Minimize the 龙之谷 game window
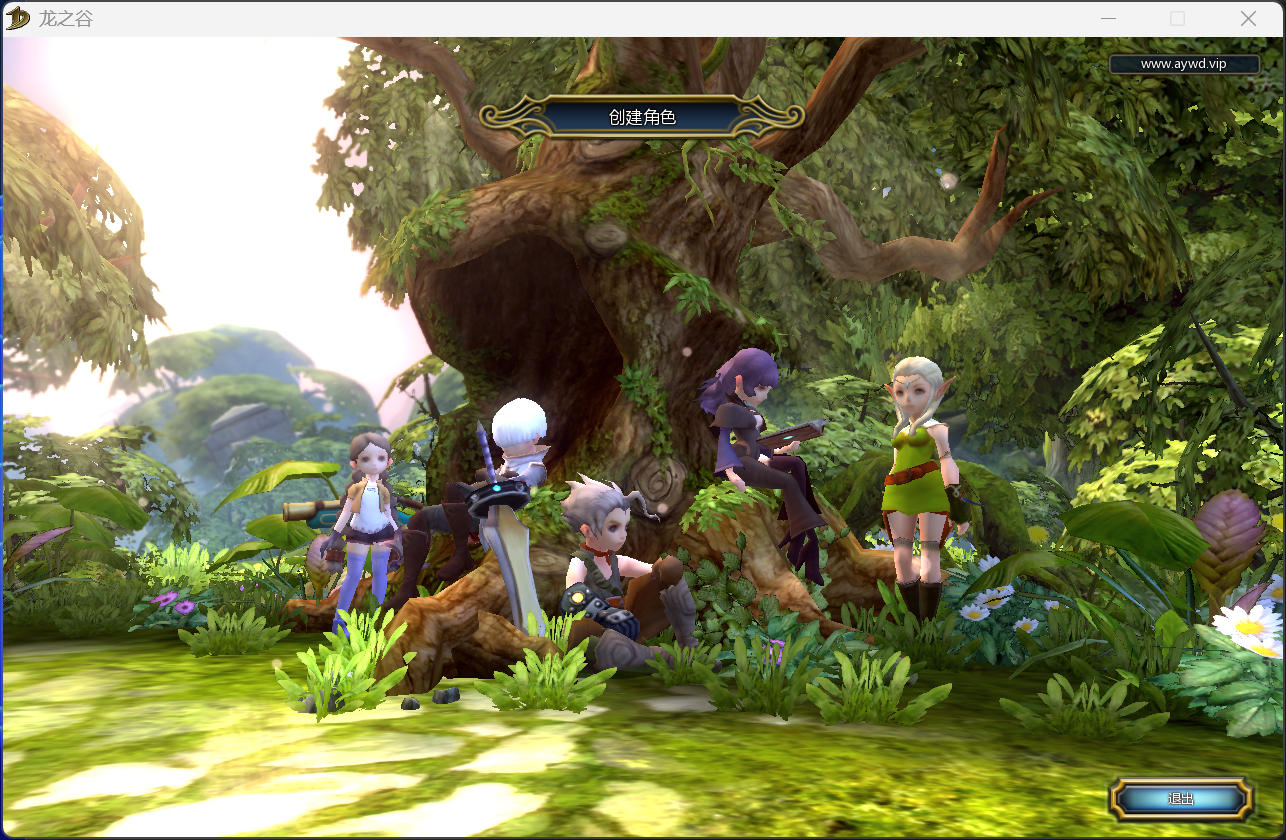The image size is (1286, 840). (1108, 18)
